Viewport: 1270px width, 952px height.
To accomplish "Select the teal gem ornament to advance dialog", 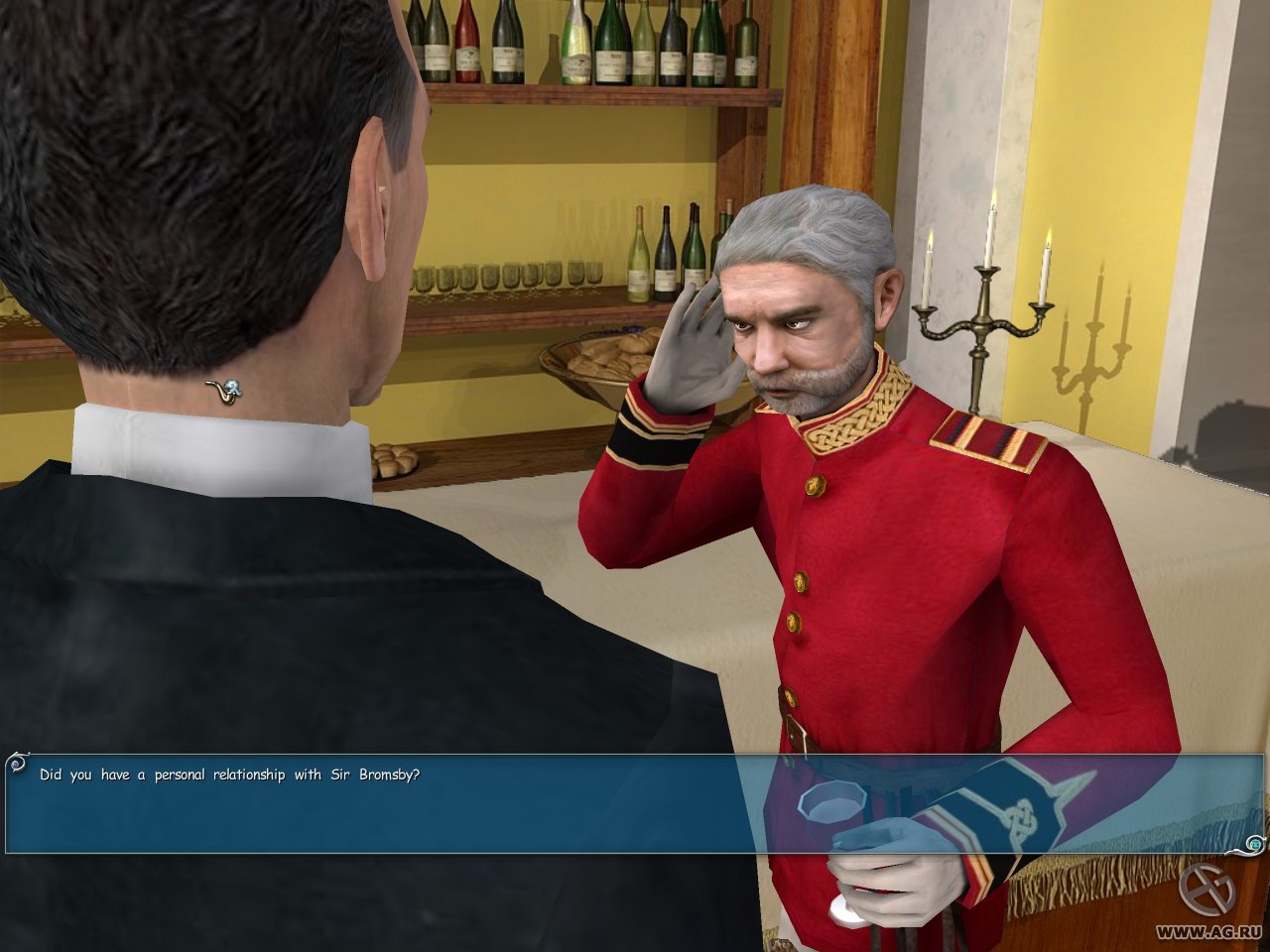I will [x=1255, y=843].
